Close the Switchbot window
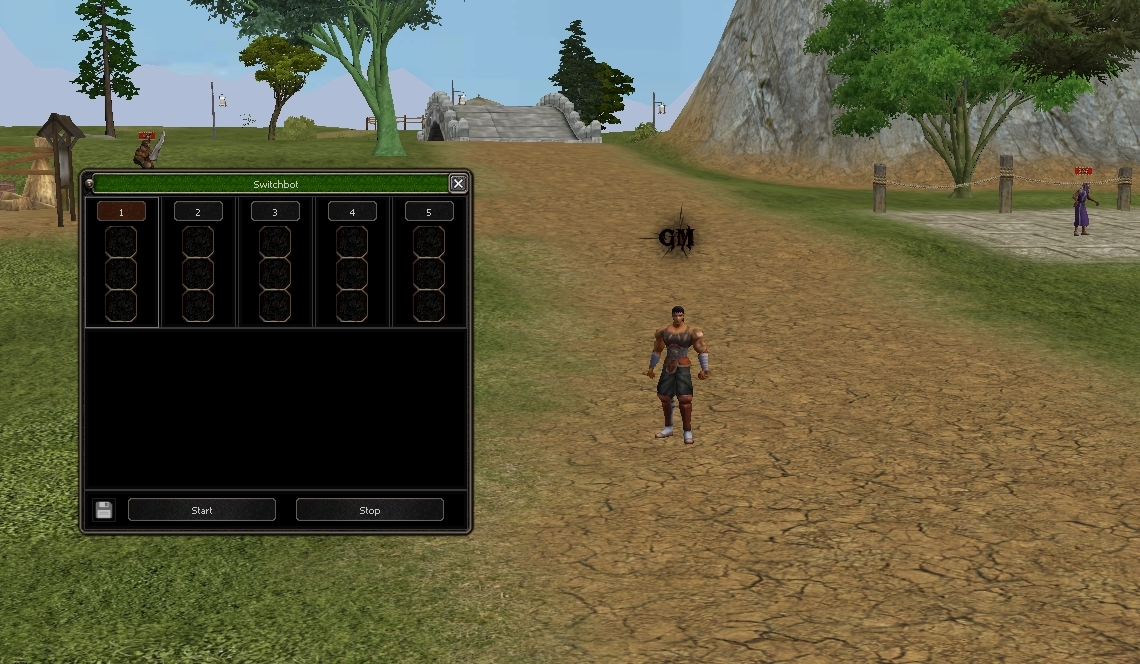This screenshot has height=664, width=1140. 458,183
